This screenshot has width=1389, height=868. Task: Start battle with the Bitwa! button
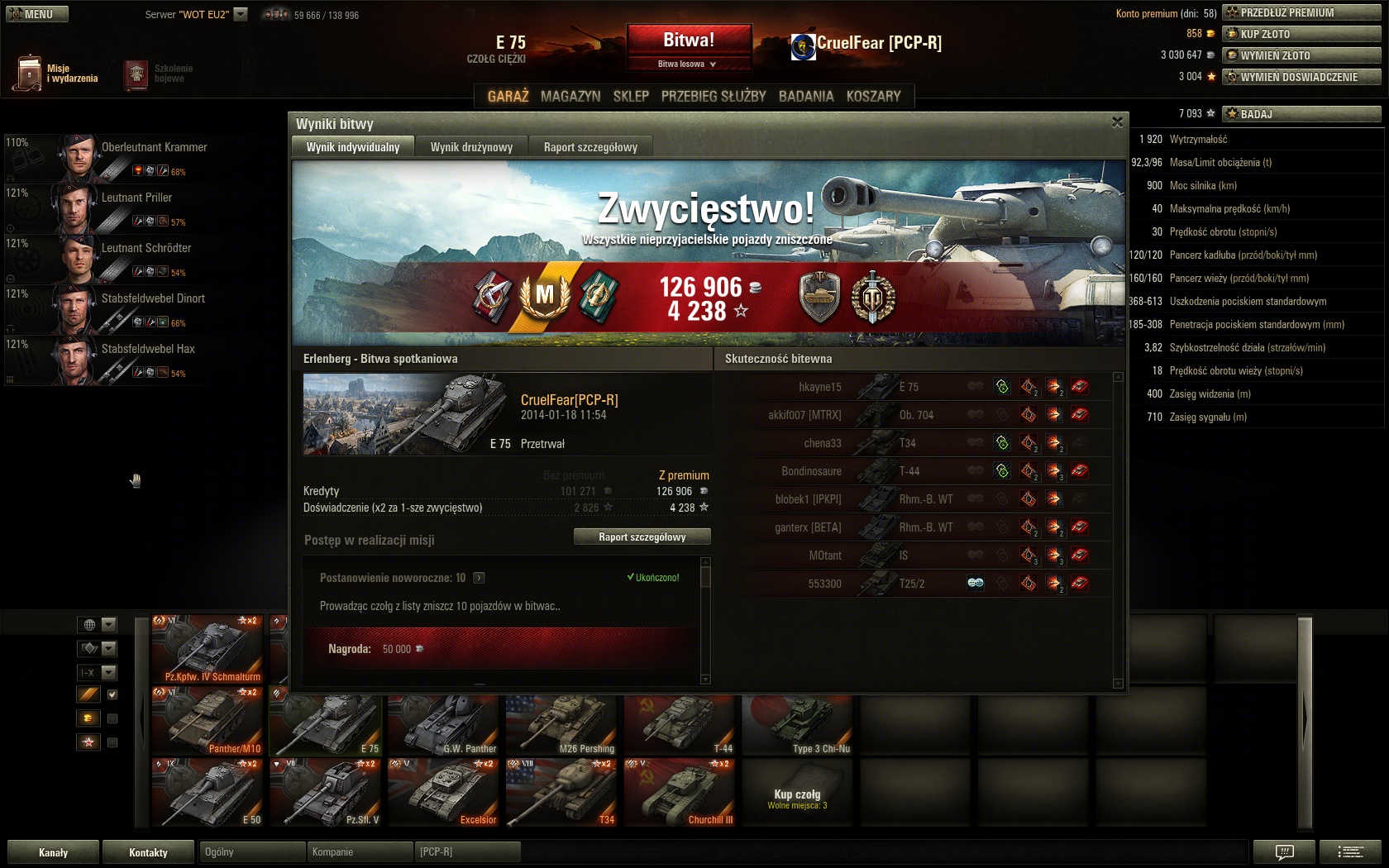(x=689, y=40)
